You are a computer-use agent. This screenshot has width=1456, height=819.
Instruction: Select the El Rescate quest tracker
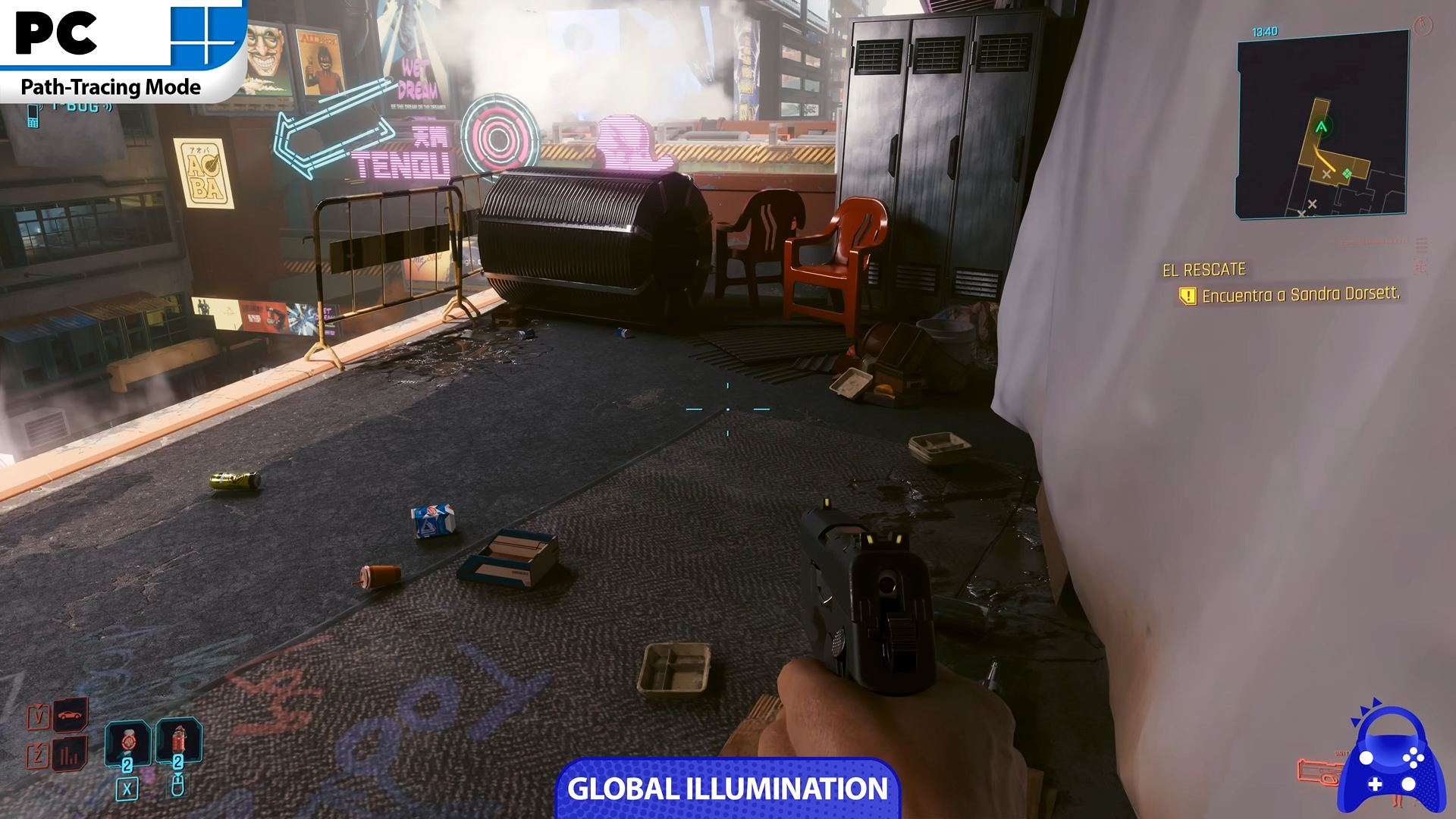point(1204,270)
